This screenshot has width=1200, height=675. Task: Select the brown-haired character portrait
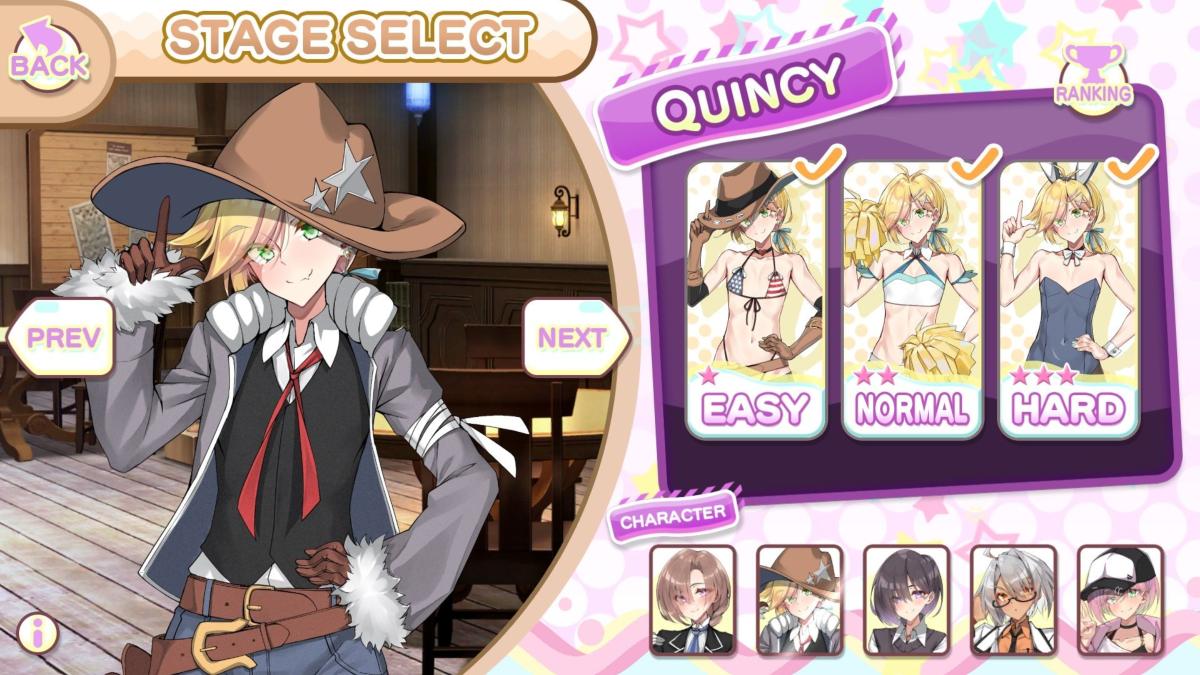(x=692, y=598)
